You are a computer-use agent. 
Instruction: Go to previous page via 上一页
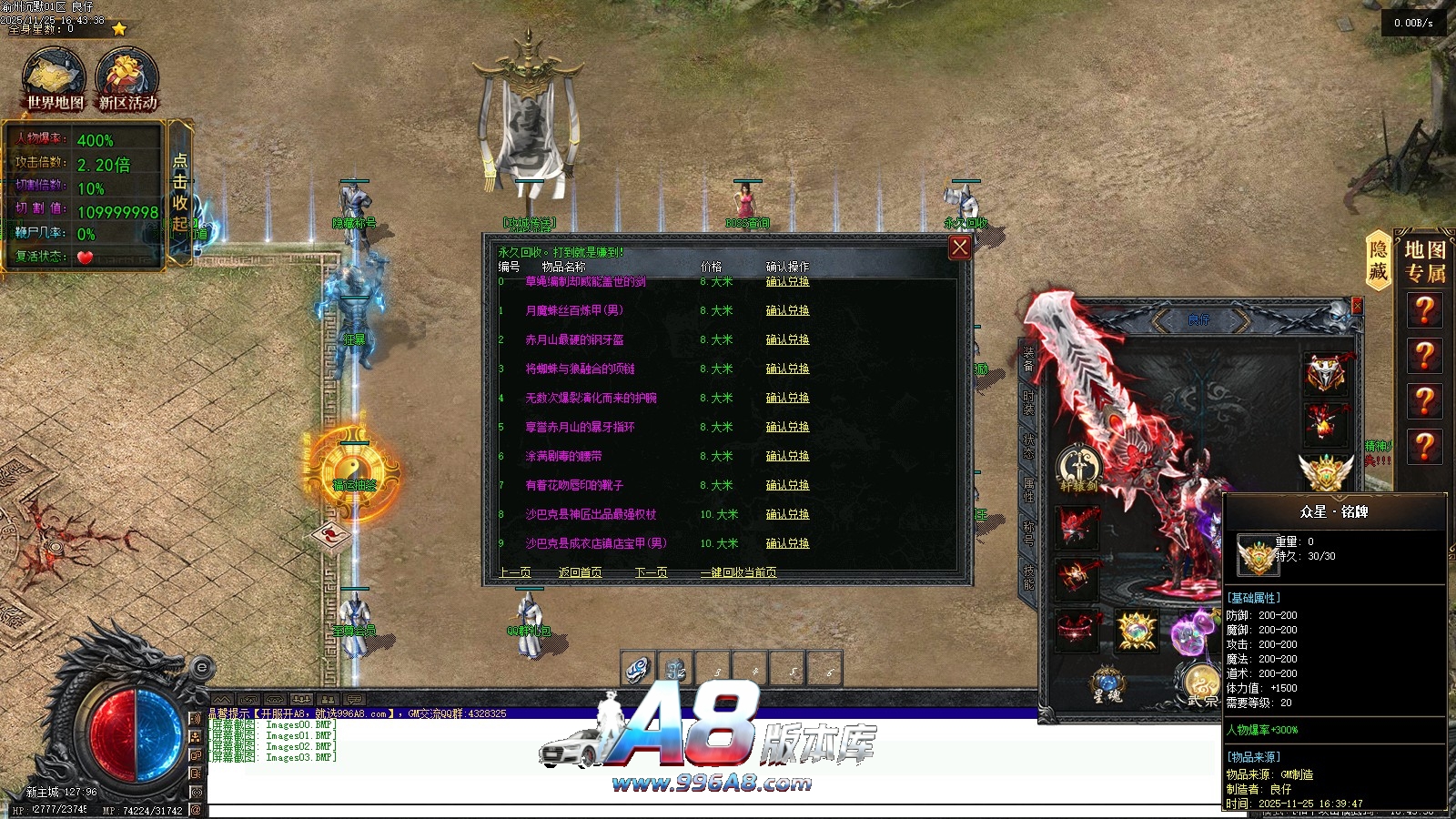pyautogui.click(x=515, y=572)
